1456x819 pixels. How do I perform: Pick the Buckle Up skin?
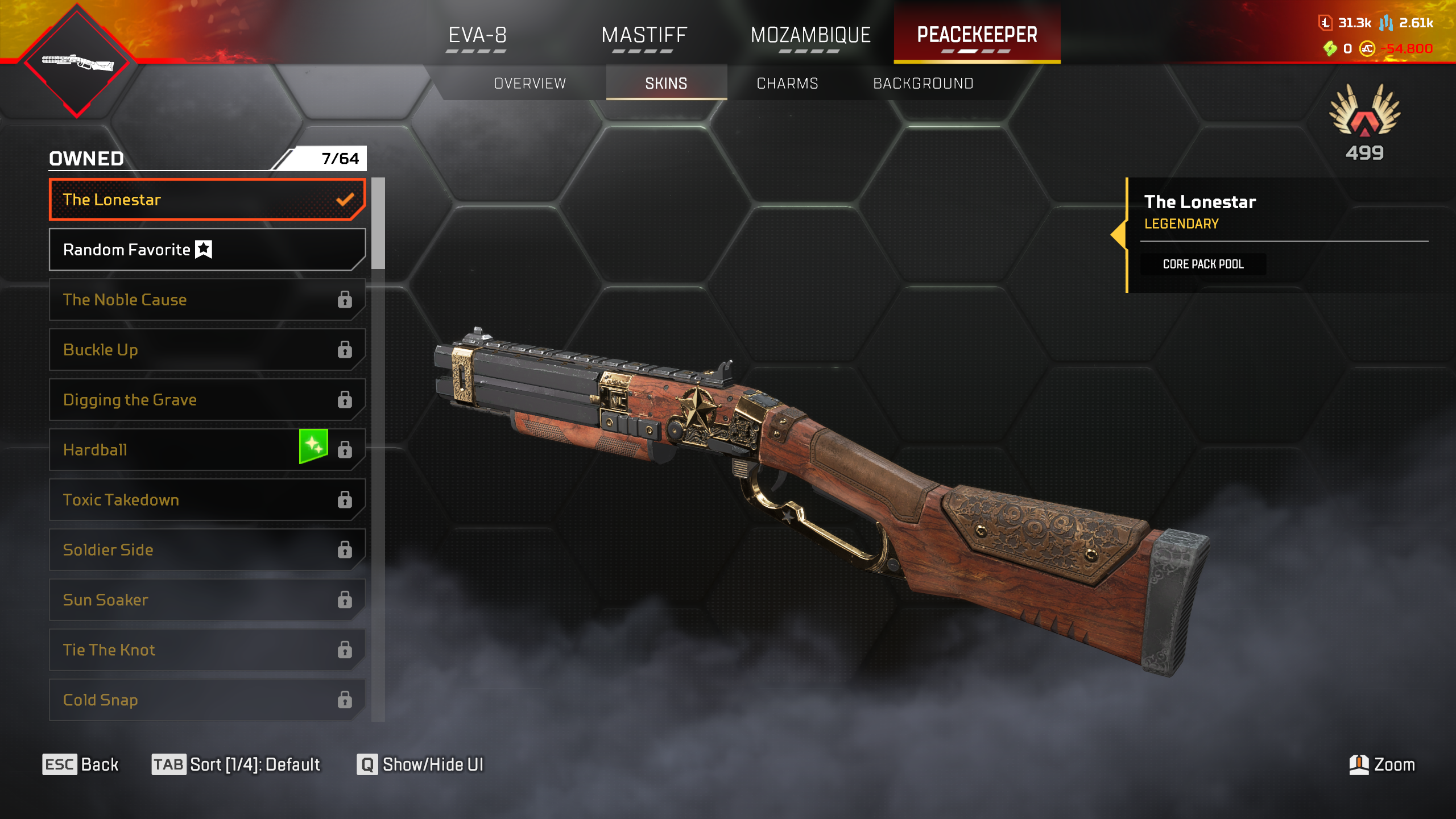pyautogui.click(x=207, y=350)
